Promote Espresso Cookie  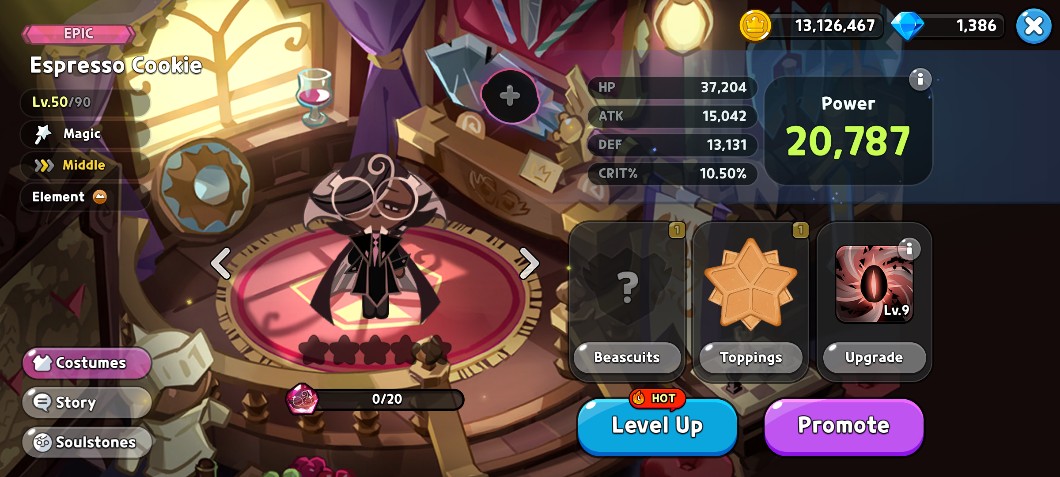(843, 426)
